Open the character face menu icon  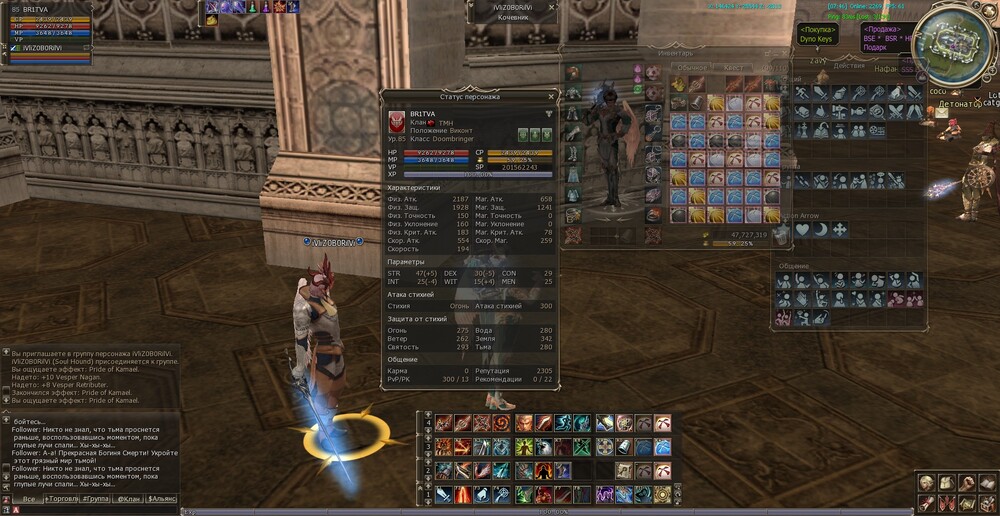tap(927, 483)
